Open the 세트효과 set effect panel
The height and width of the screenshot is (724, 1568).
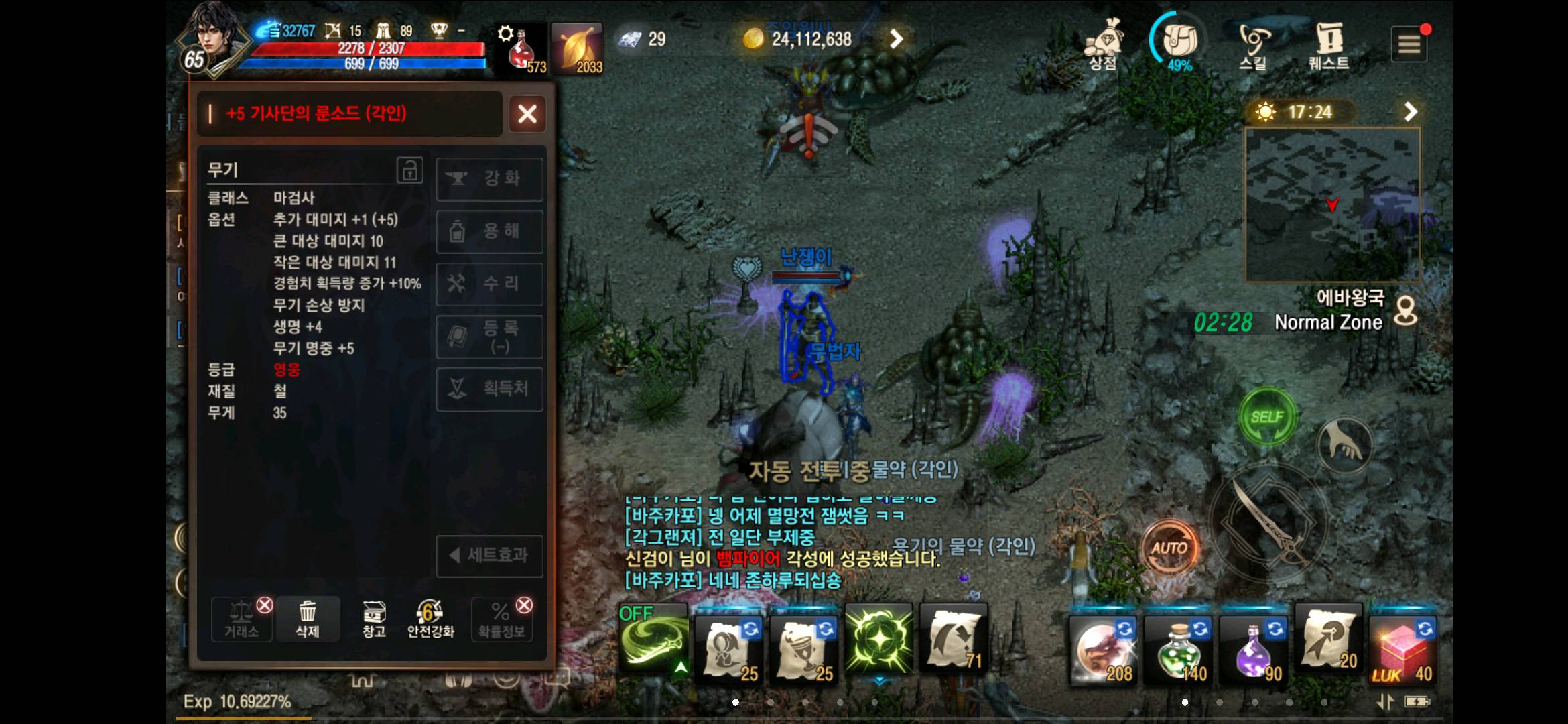(x=490, y=556)
